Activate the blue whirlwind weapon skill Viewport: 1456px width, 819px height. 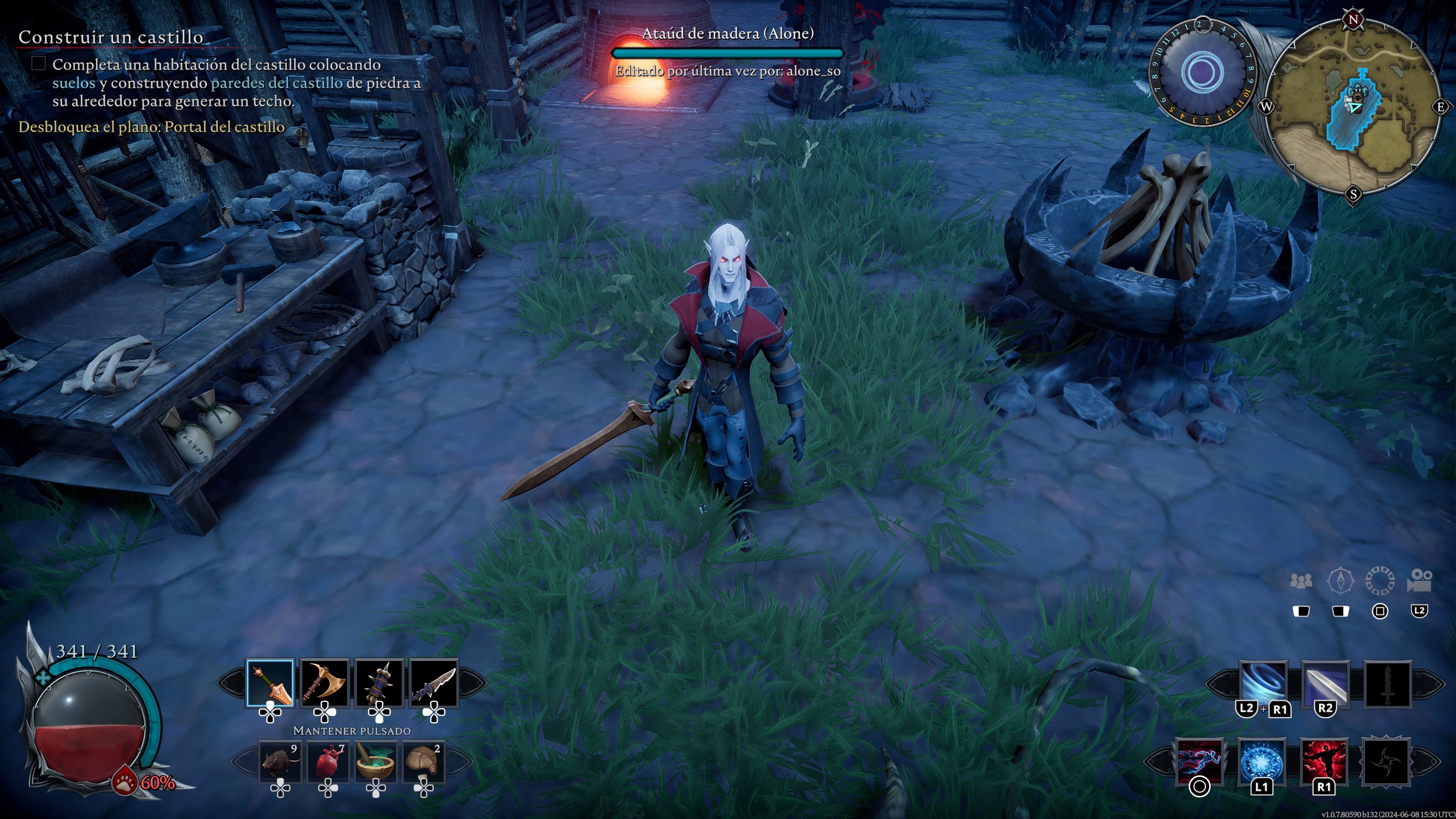[x=1263, y=683]
